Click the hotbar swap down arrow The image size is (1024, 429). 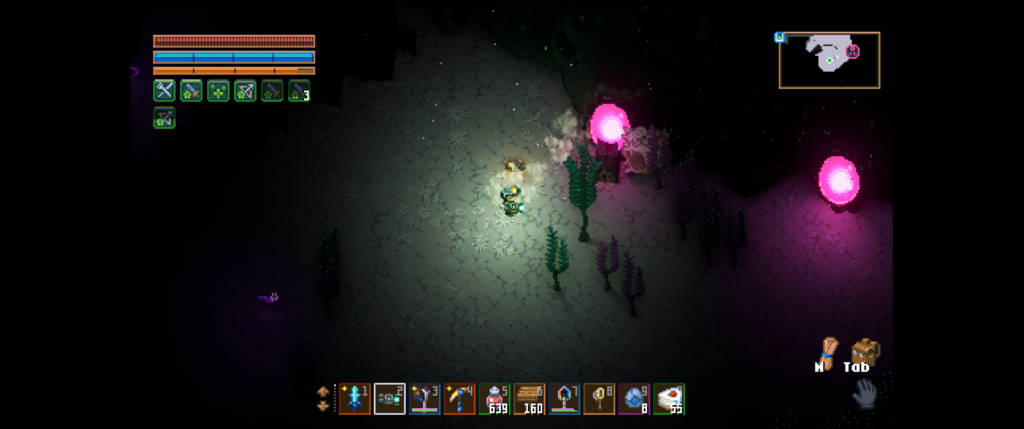pyautogui.click(x=322, y=406)
